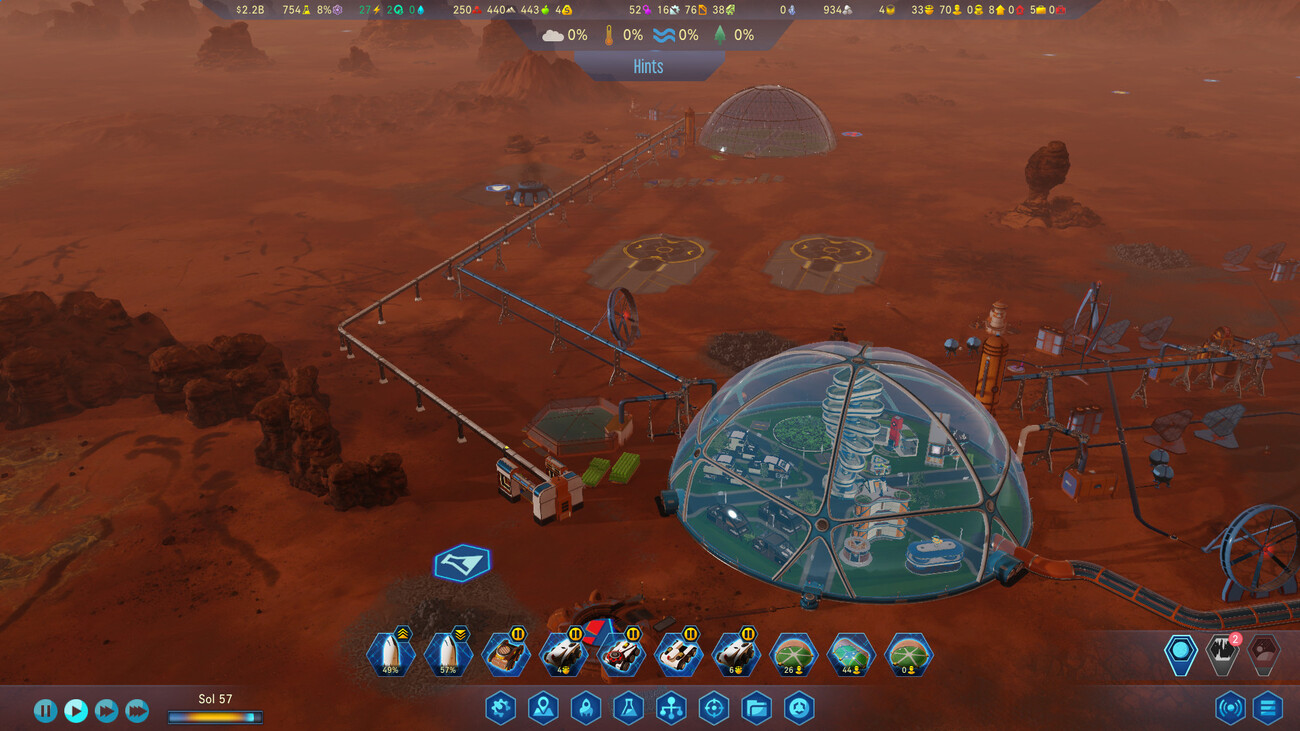Open the research flask screen

(628, 708)
